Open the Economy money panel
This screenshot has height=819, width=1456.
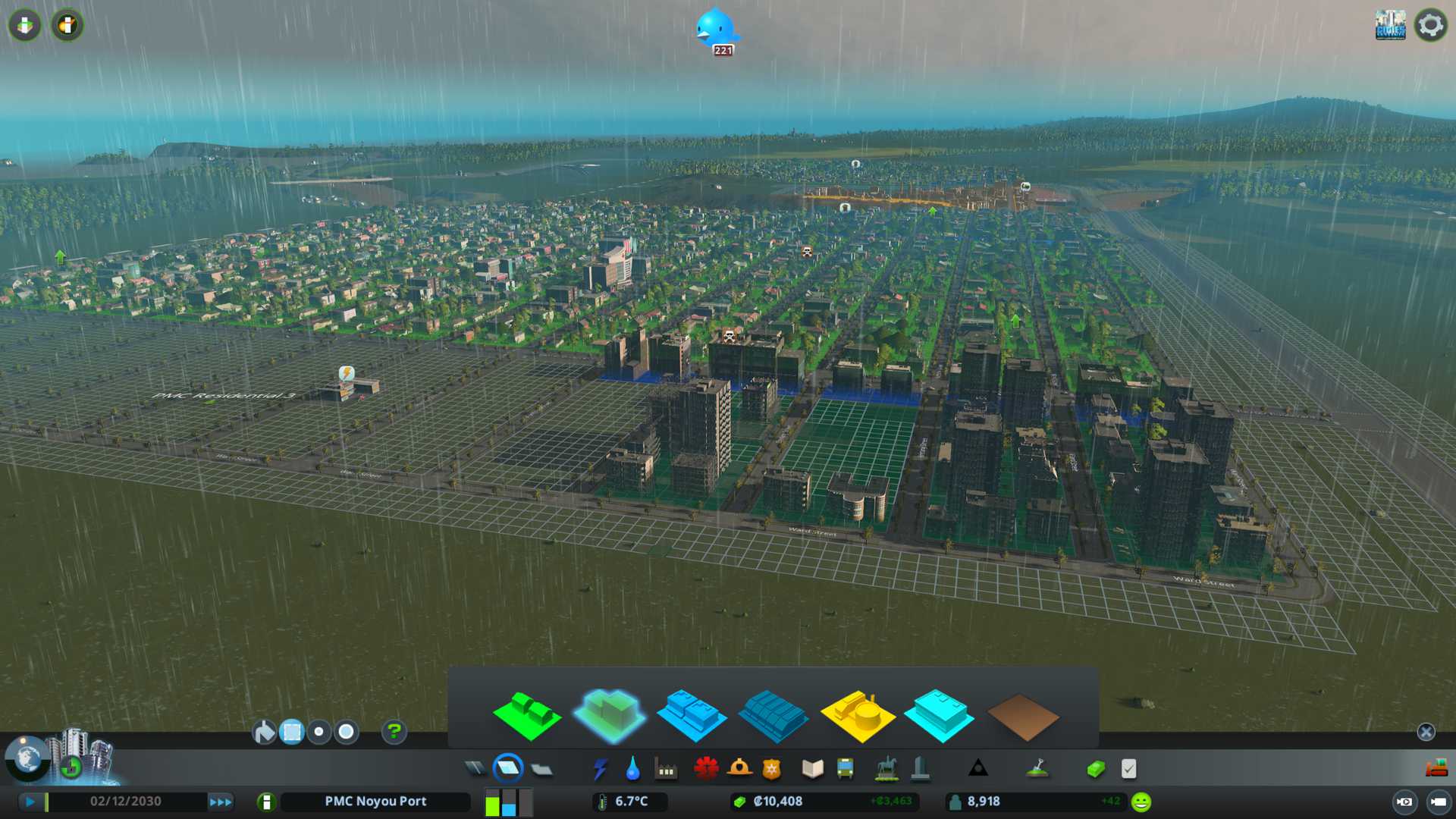[1095, 769]
